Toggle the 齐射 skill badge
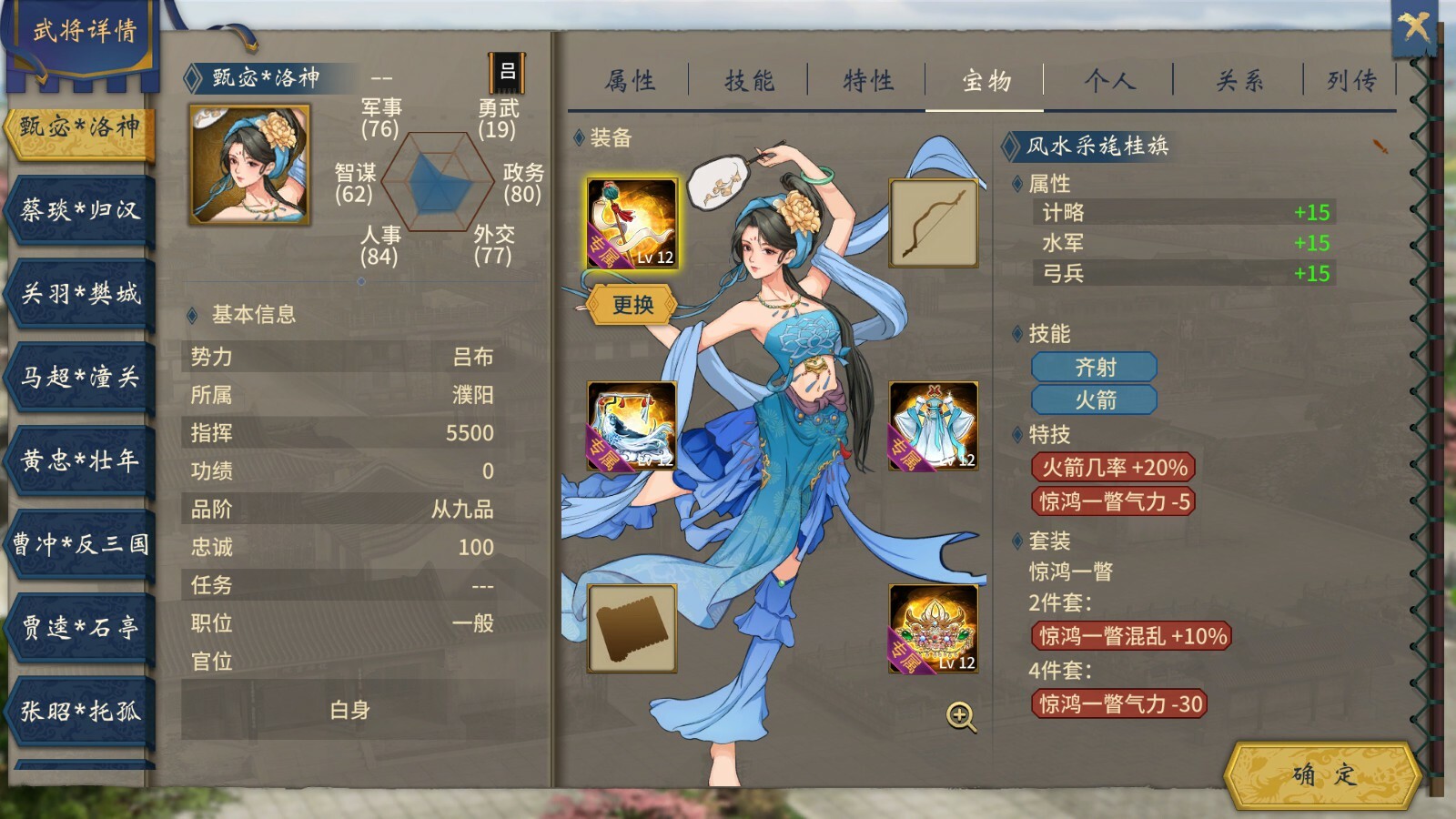 1094,367
